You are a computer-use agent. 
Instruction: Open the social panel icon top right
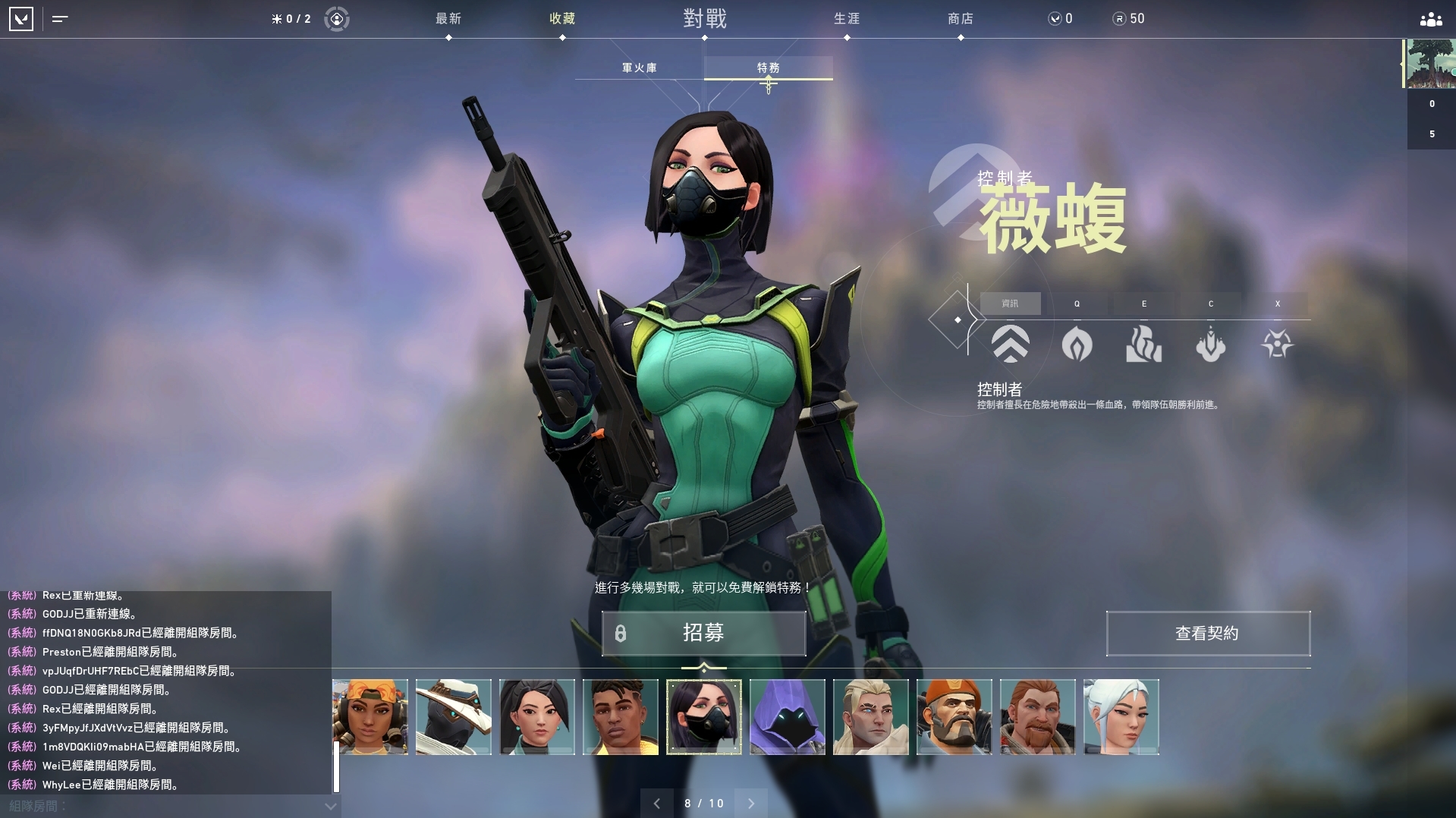point(1429,19)
